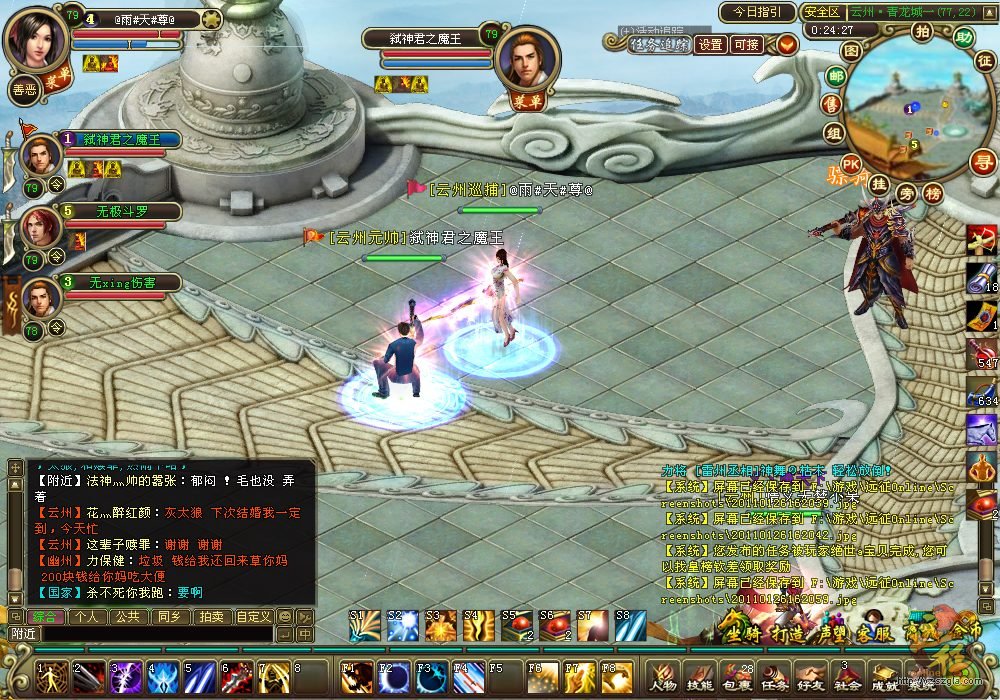Open the 可接 available quests list

pyautogui.click(x=746, y=45)
